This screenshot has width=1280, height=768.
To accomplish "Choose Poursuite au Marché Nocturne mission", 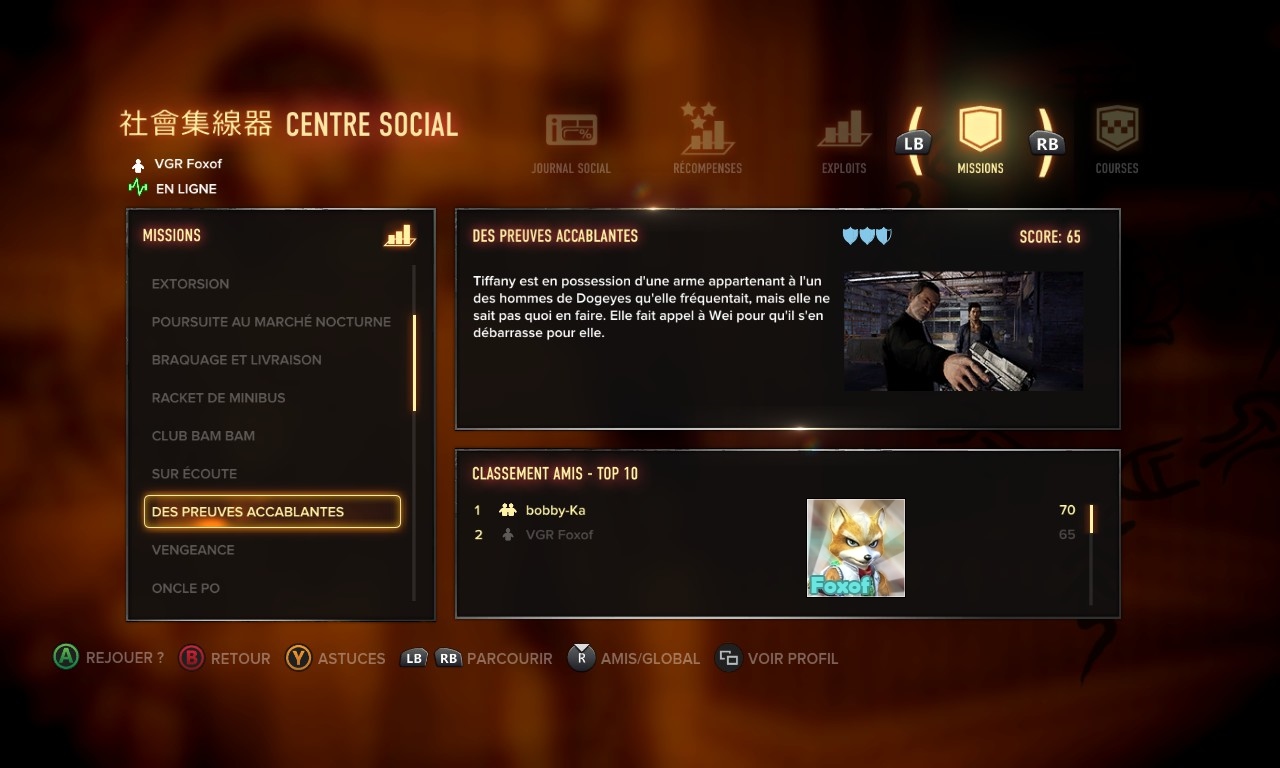I will (x=271, y=322).
